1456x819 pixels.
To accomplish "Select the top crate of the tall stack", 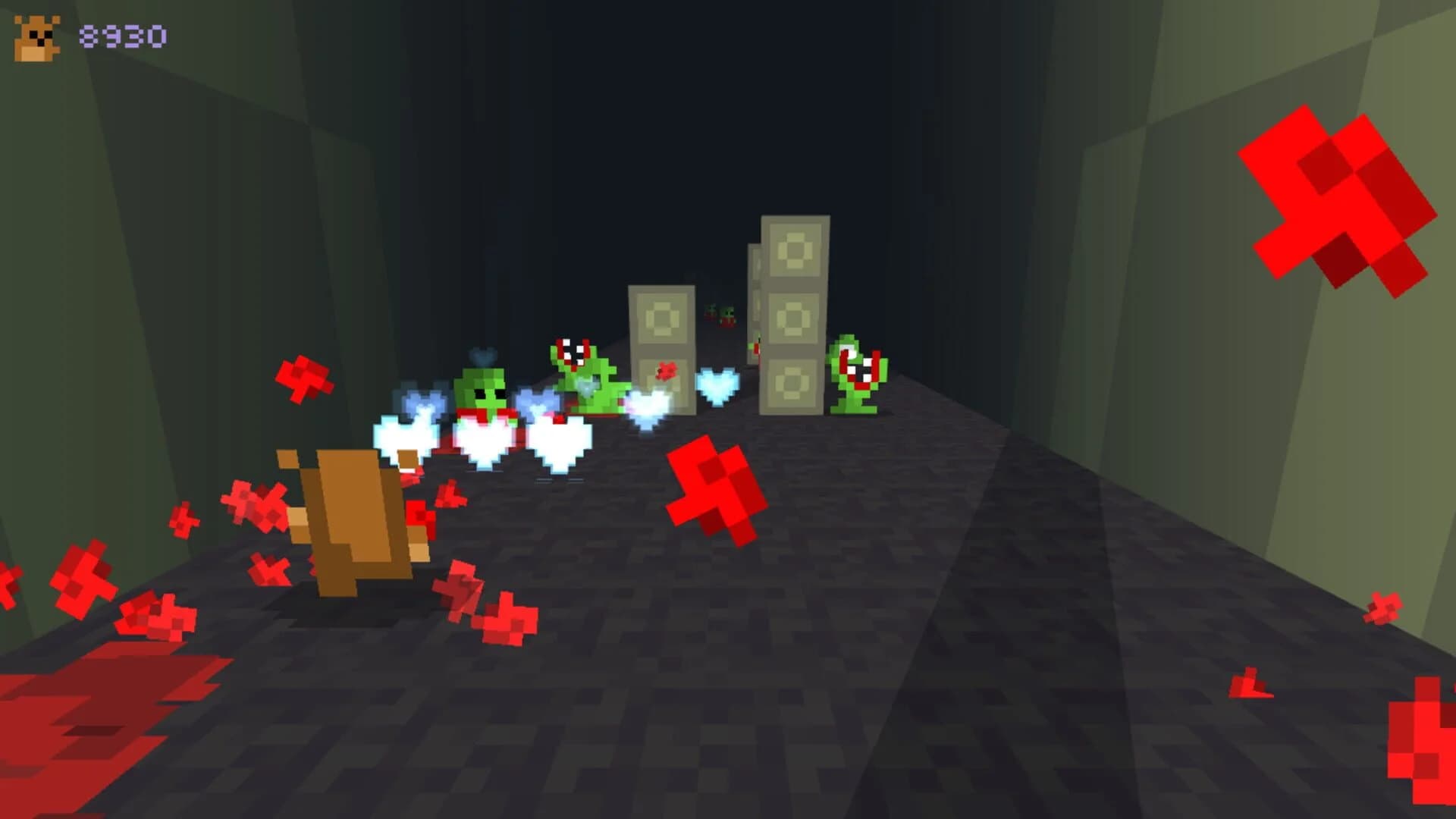I will (794, 250).
